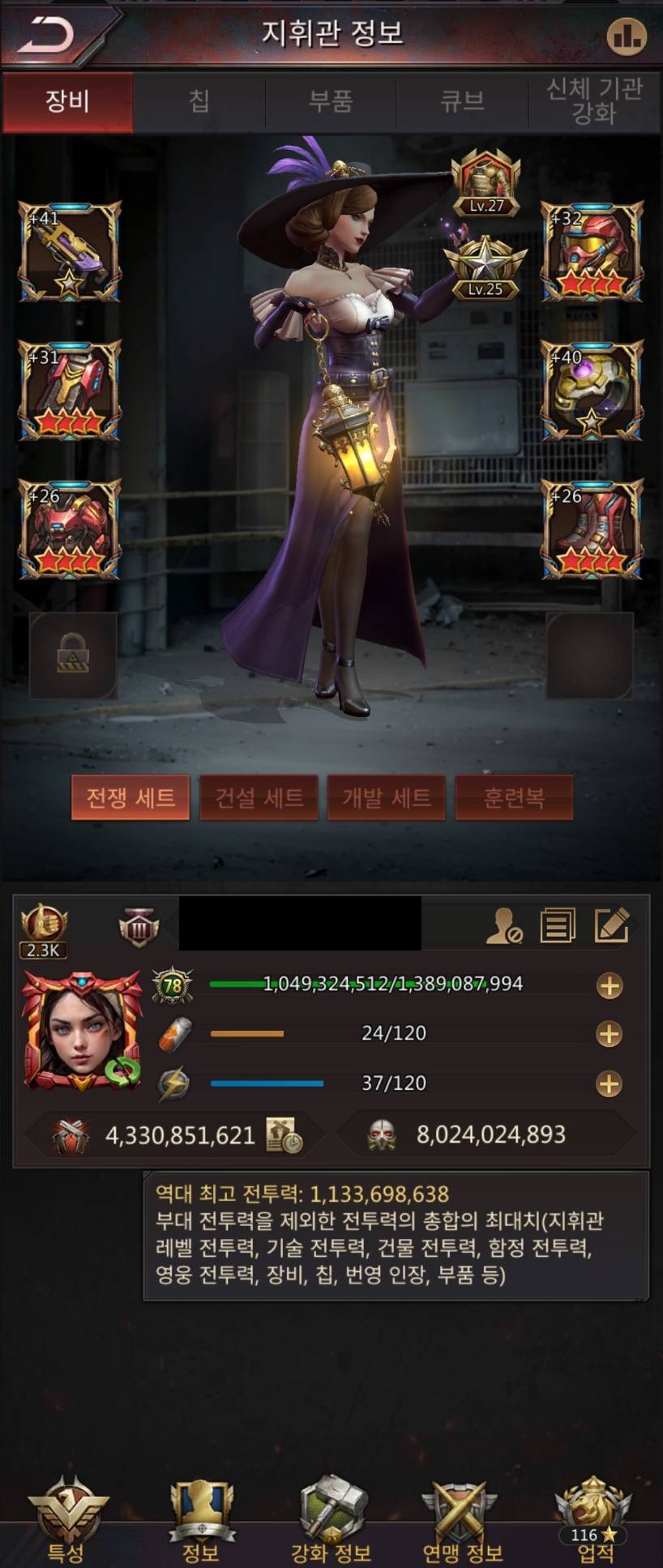This screenshot has width=663, height=1568.
Task: Choose the 개발 세트 equipment set
Action: [386, 797]
